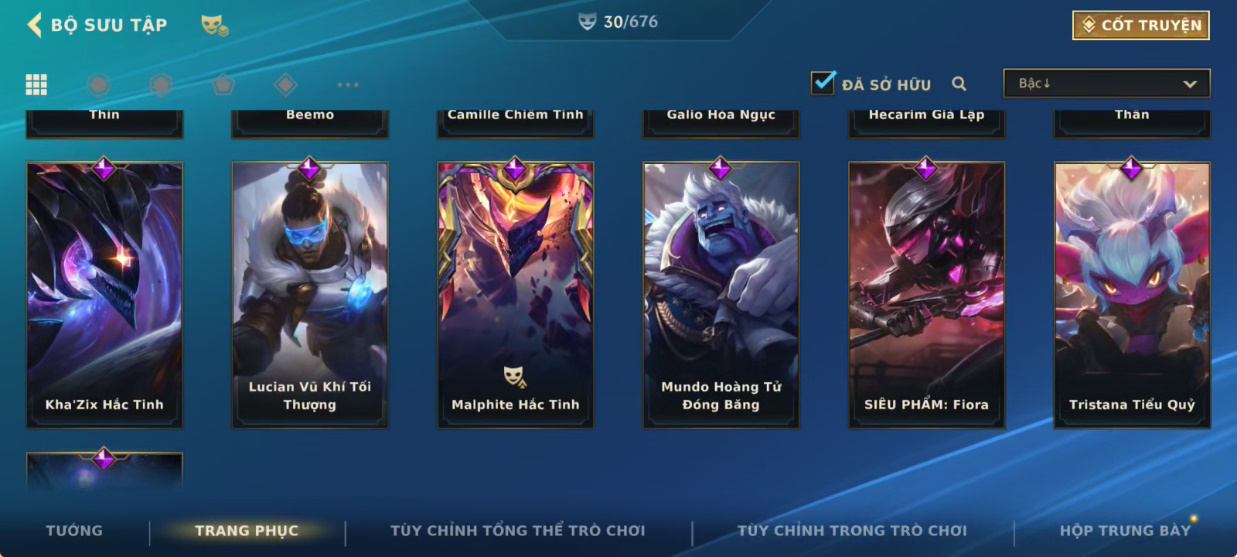
Task: Open Tùy Chỉnh Trong Trò Chơi tab
Action: pos(852,531)
